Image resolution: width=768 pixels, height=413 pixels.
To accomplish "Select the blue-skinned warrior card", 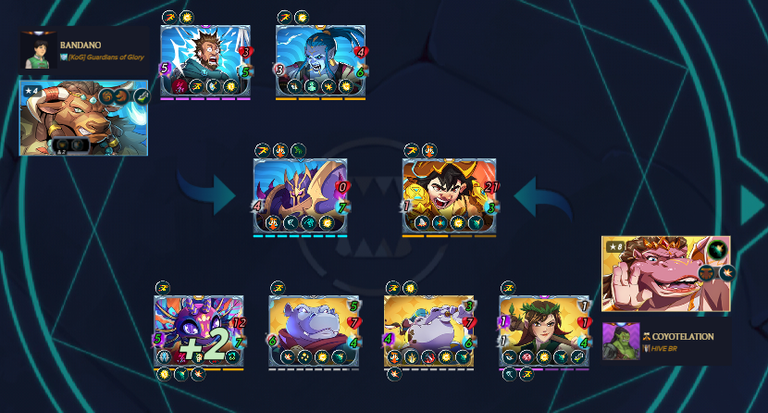I will pos(320,61).
